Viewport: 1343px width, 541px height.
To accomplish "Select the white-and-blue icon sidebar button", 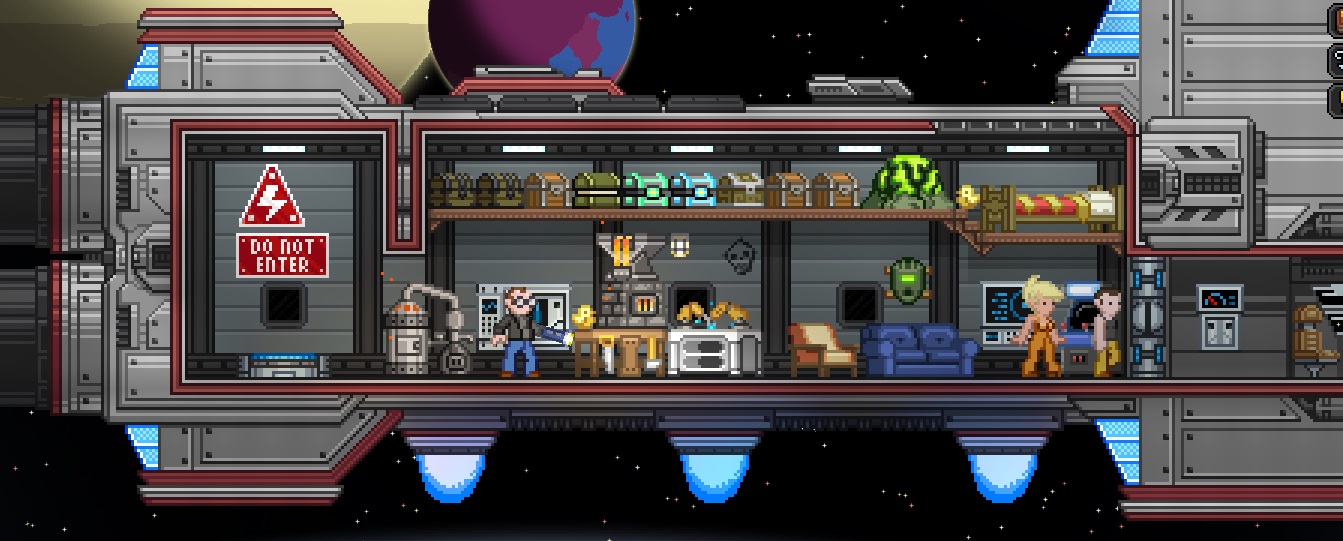I will pos(1338,60).
